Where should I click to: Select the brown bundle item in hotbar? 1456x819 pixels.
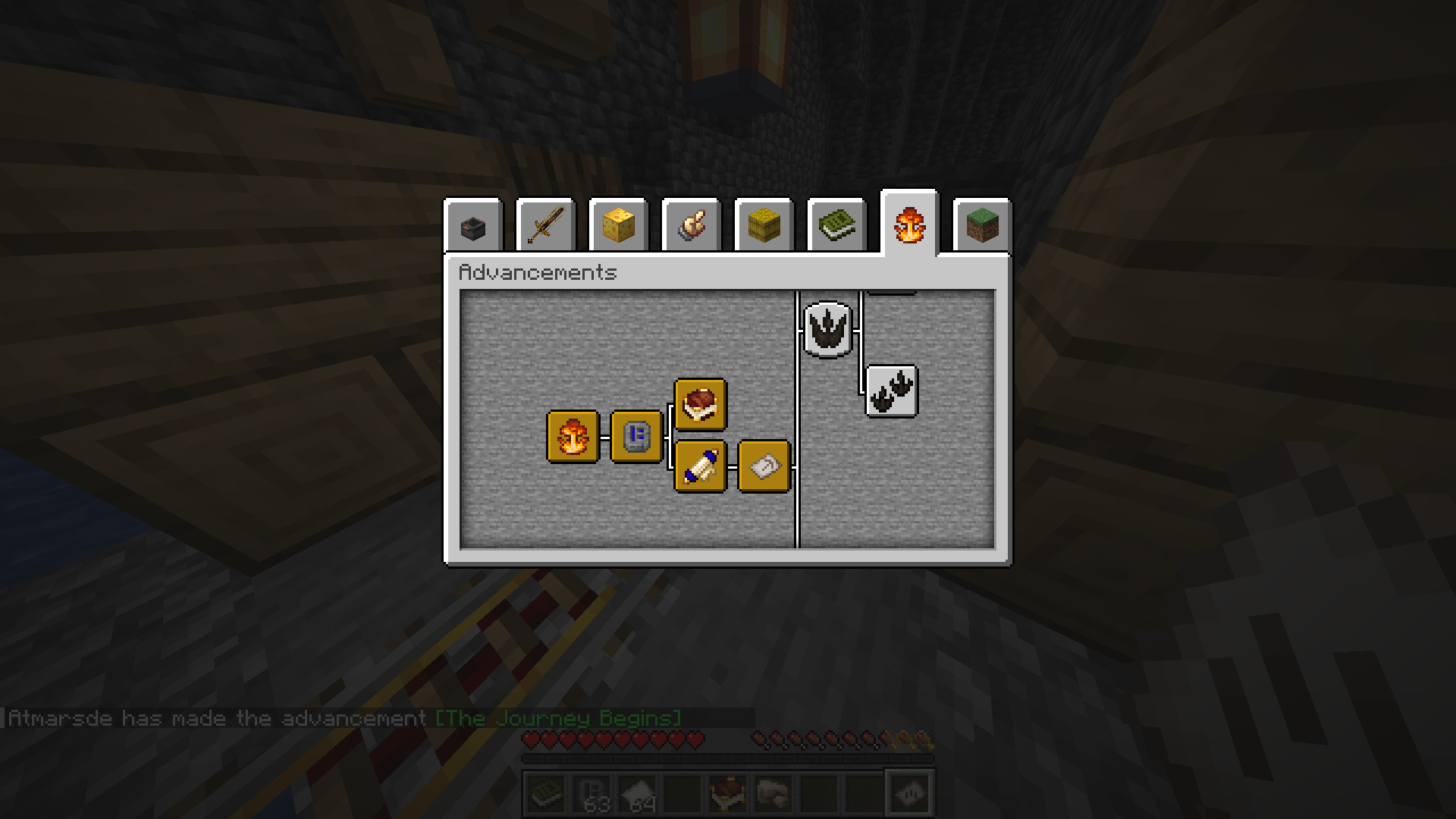726,792
